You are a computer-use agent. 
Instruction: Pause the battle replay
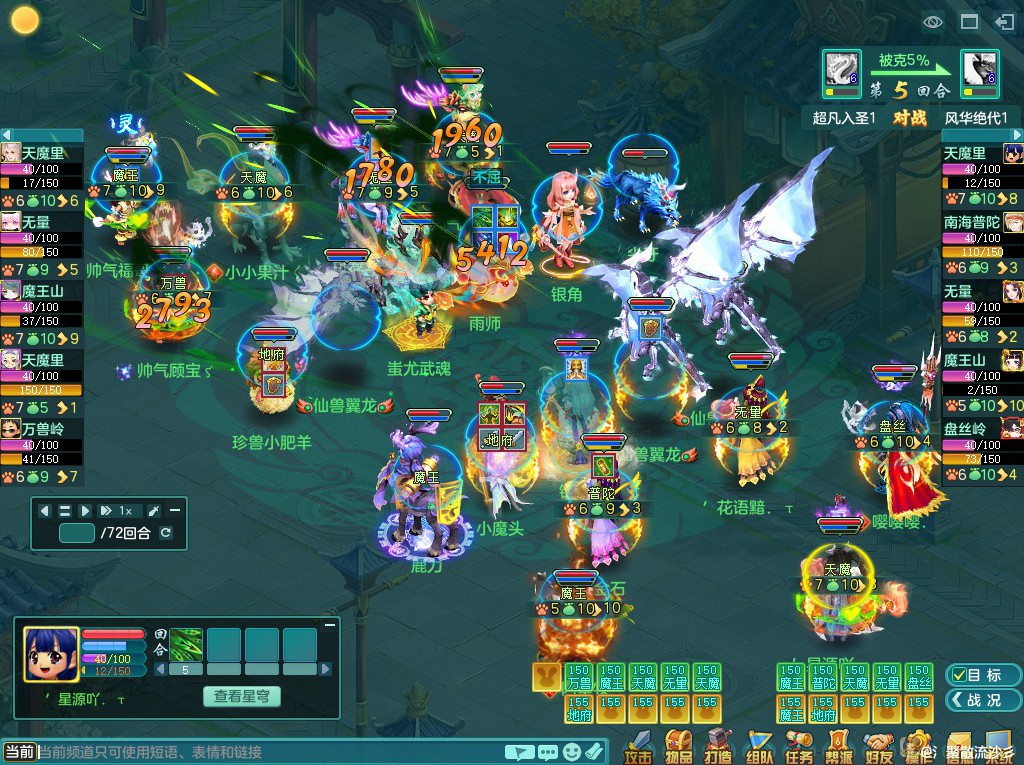pyautogui.click(x=65, y=511)
